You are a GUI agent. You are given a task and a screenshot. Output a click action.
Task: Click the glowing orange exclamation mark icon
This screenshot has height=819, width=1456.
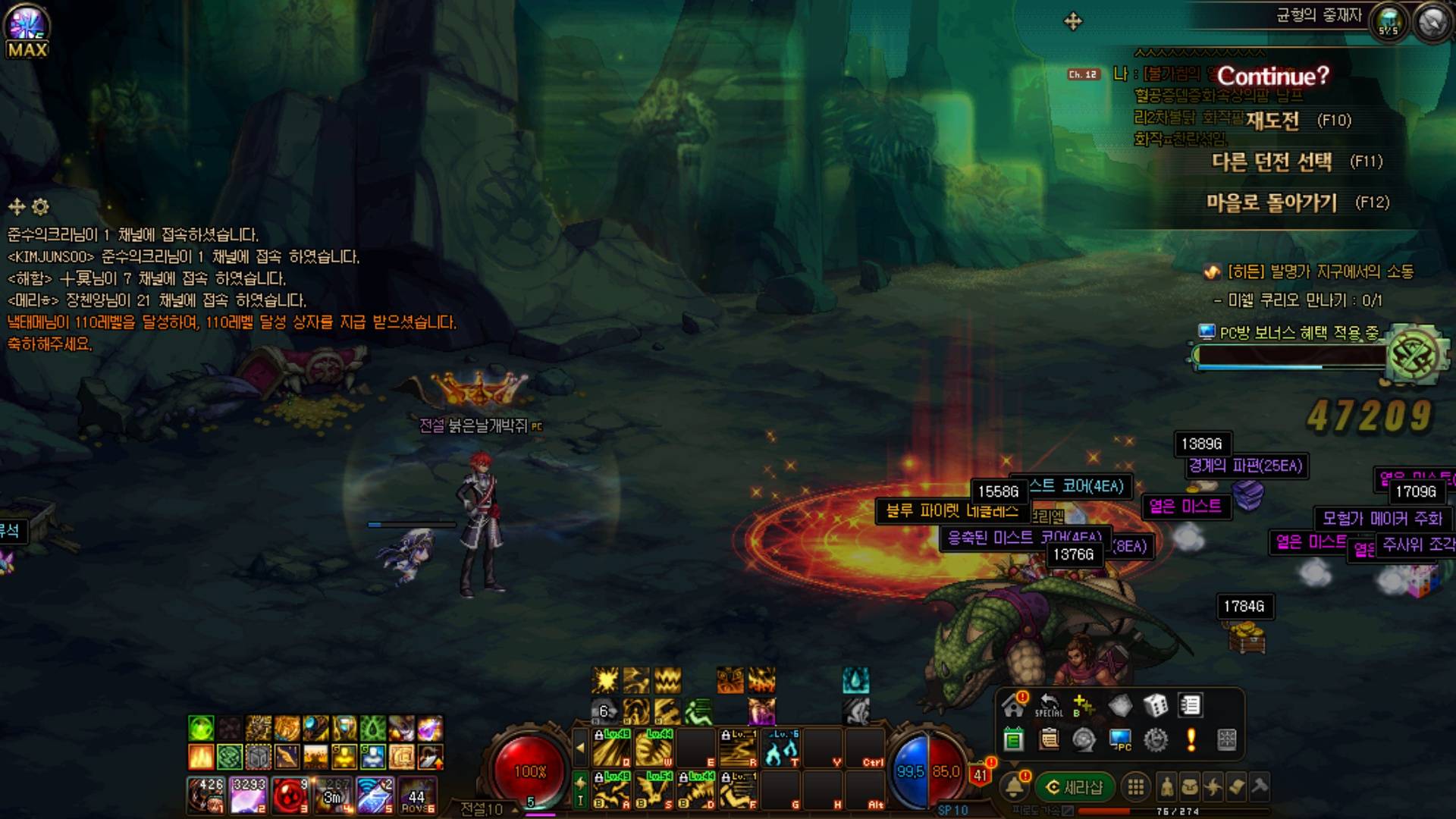[1191, 739]
